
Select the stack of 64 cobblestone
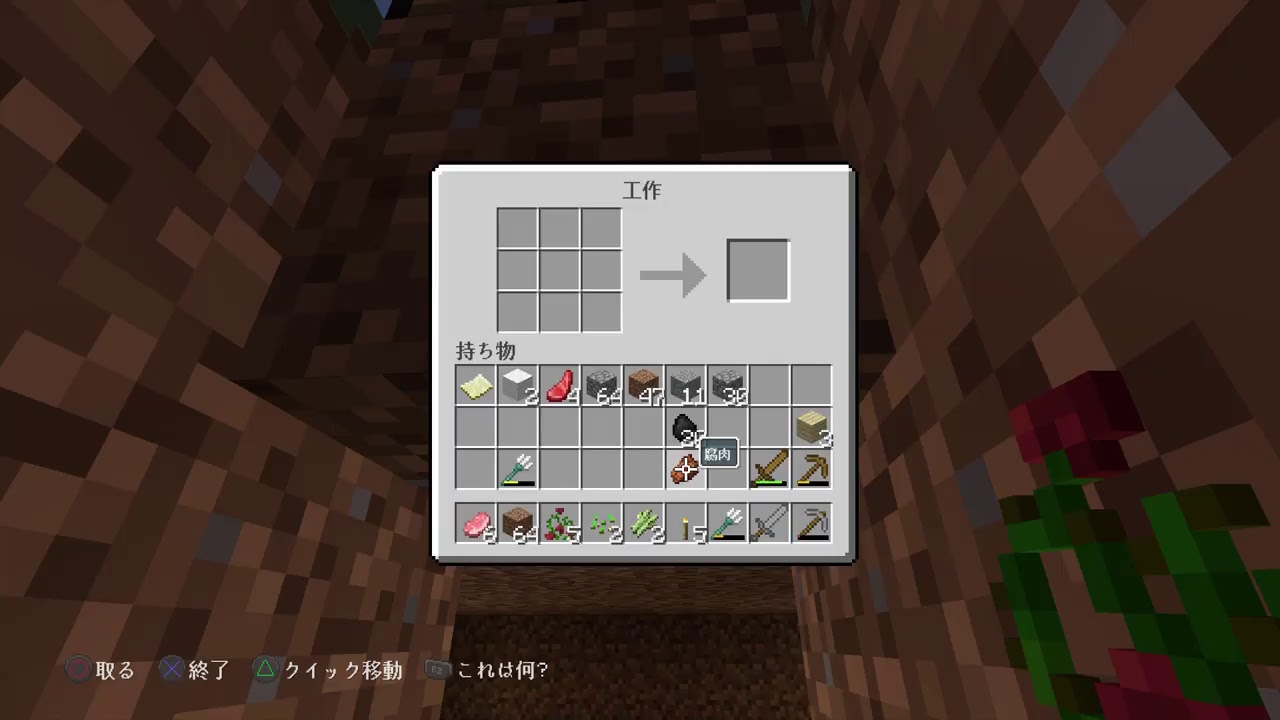tap(601, 385)
